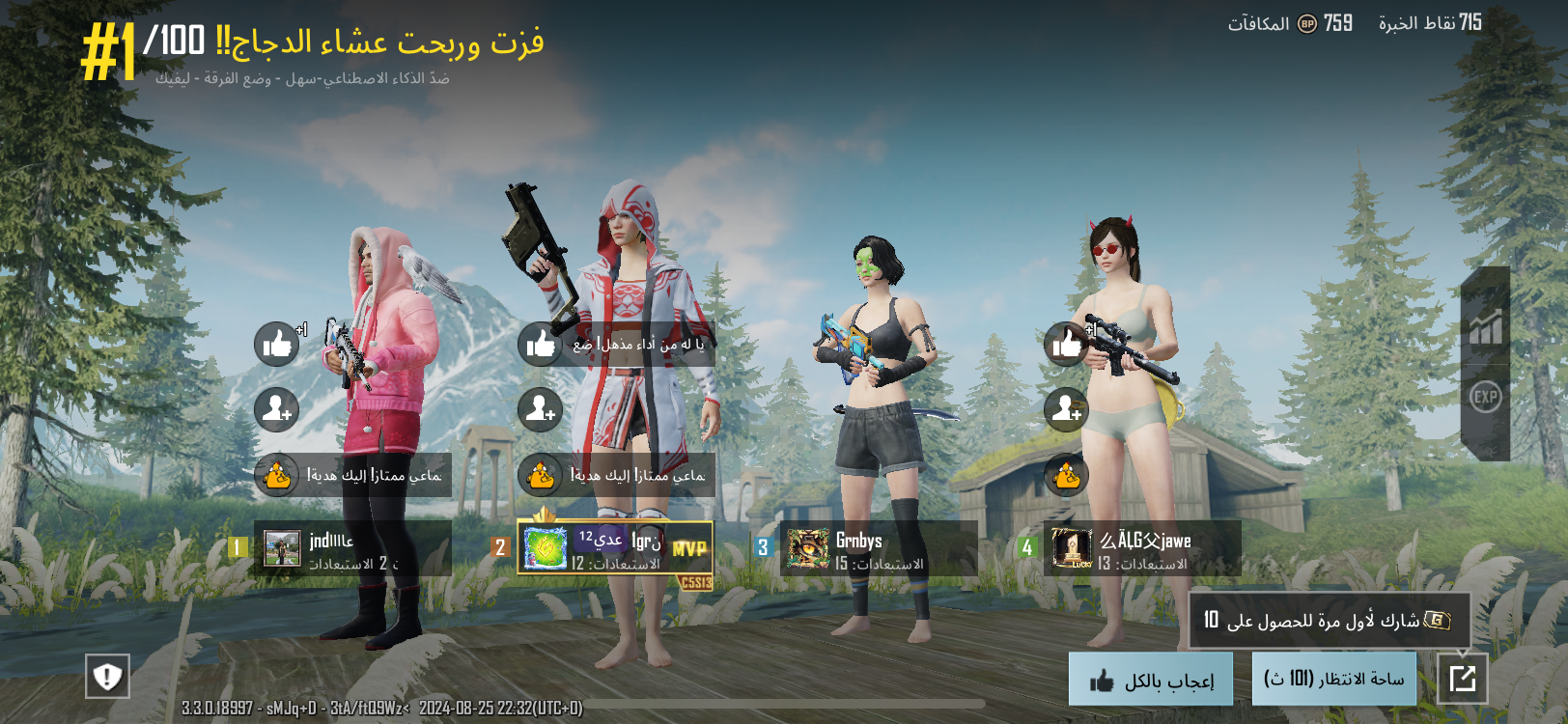Open Grnbys player profile card
1568x724 pixels.
(x=878, y=548)
